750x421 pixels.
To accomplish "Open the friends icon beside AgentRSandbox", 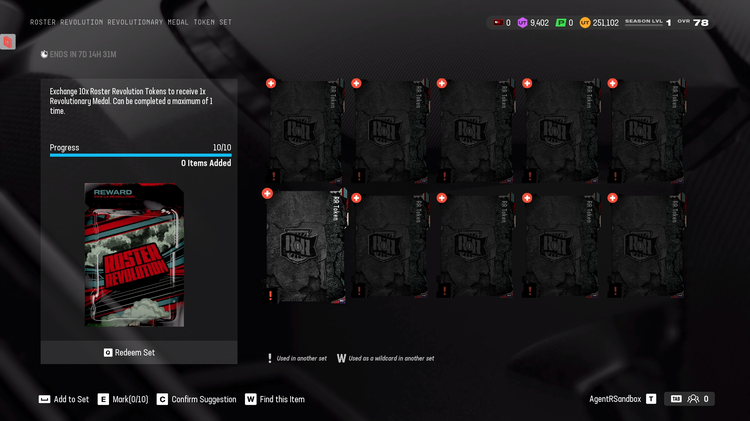I will [x=693, y=399].
